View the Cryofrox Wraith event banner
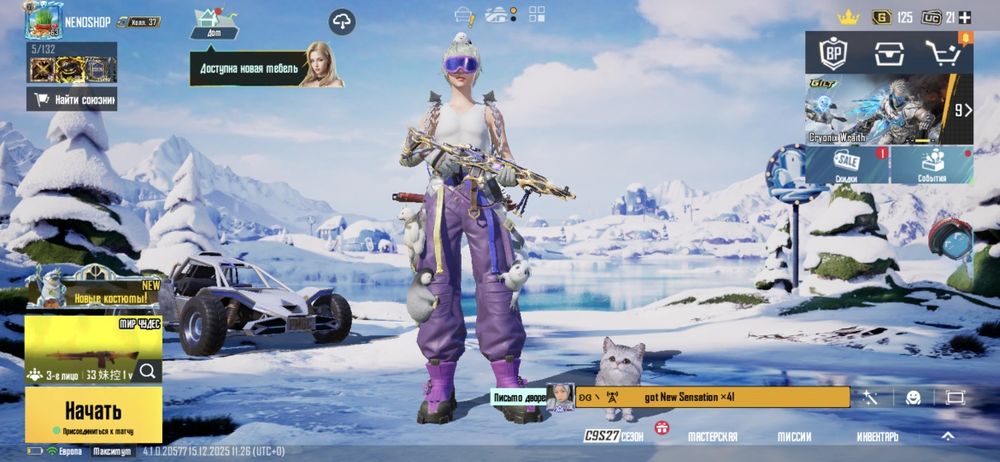 (x=878, y=110)
